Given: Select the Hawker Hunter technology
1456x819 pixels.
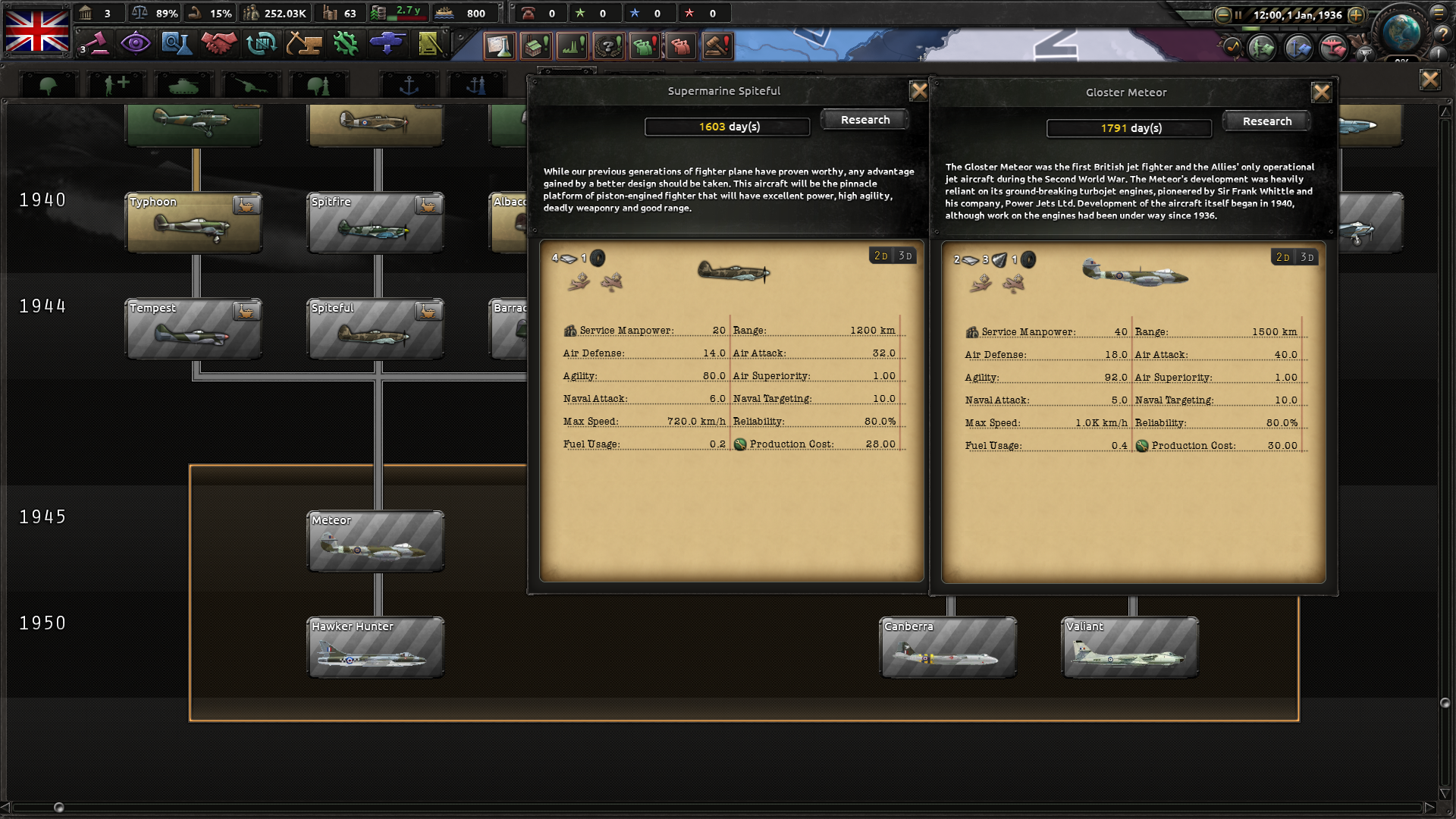Looking at the screenshot, I should pos(375,647).
